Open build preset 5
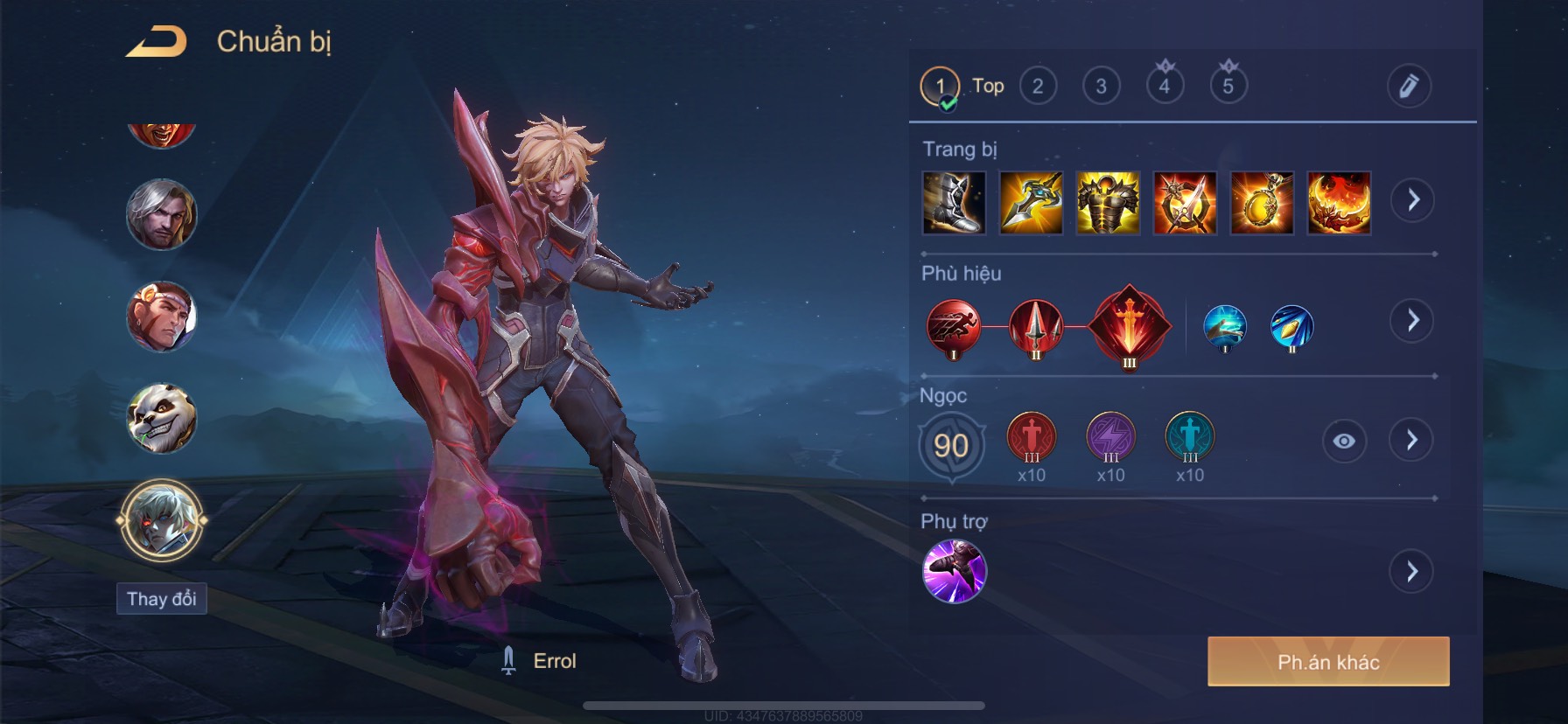This screenshot has width=1568, height=724. [1228, 86]
